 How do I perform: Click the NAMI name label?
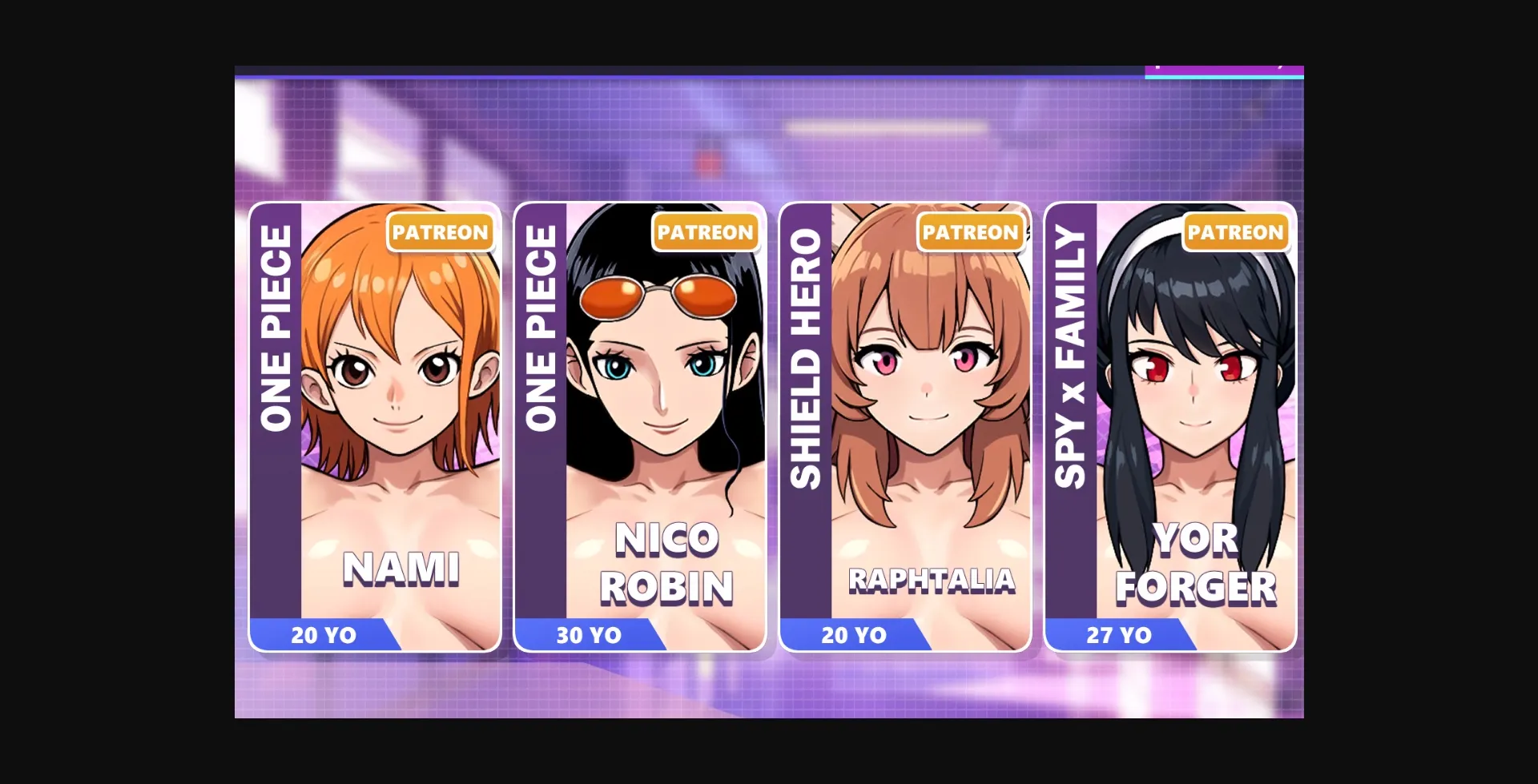401,569
